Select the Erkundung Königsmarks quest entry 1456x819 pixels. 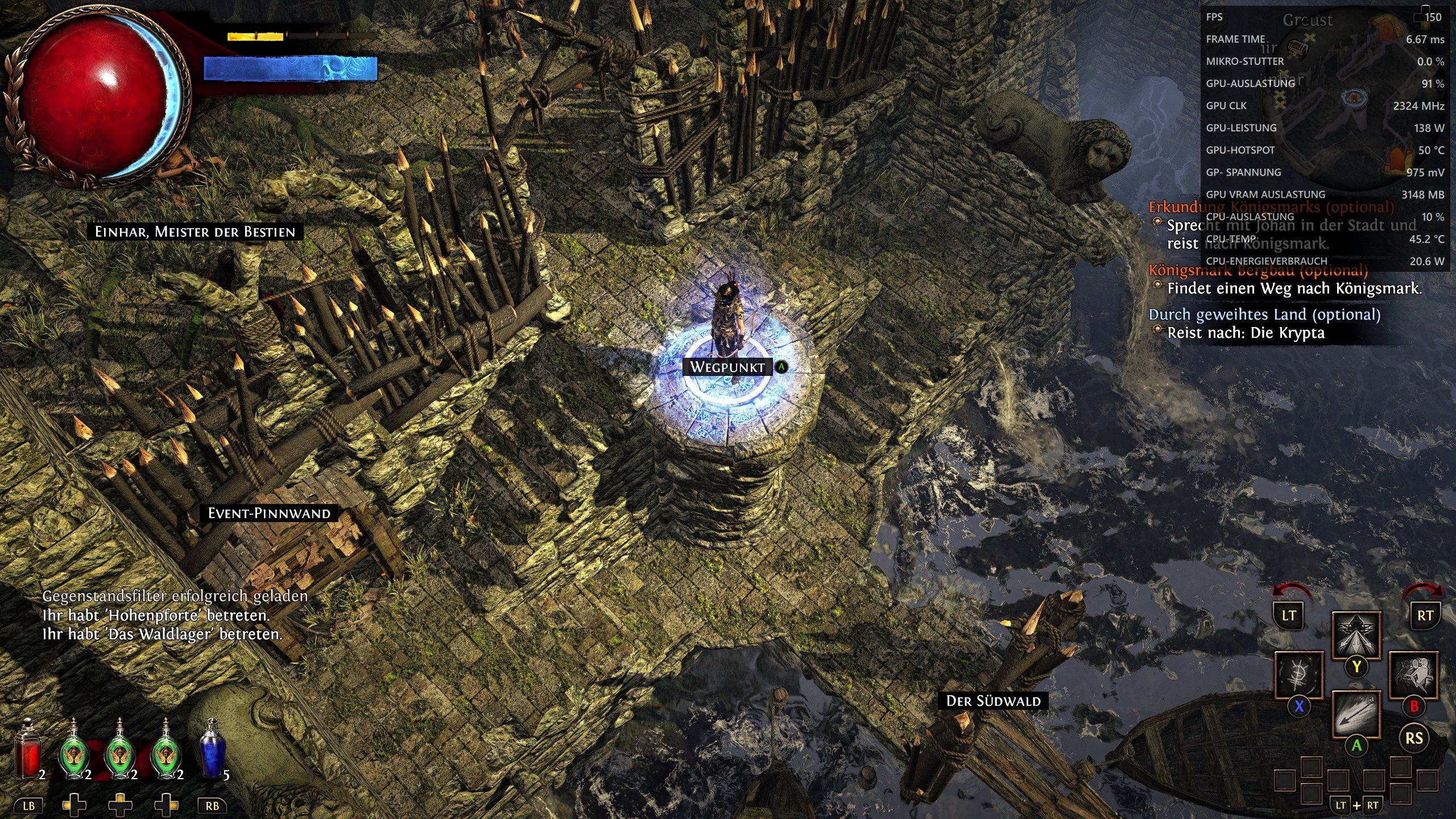click(x=1271, y=207)
